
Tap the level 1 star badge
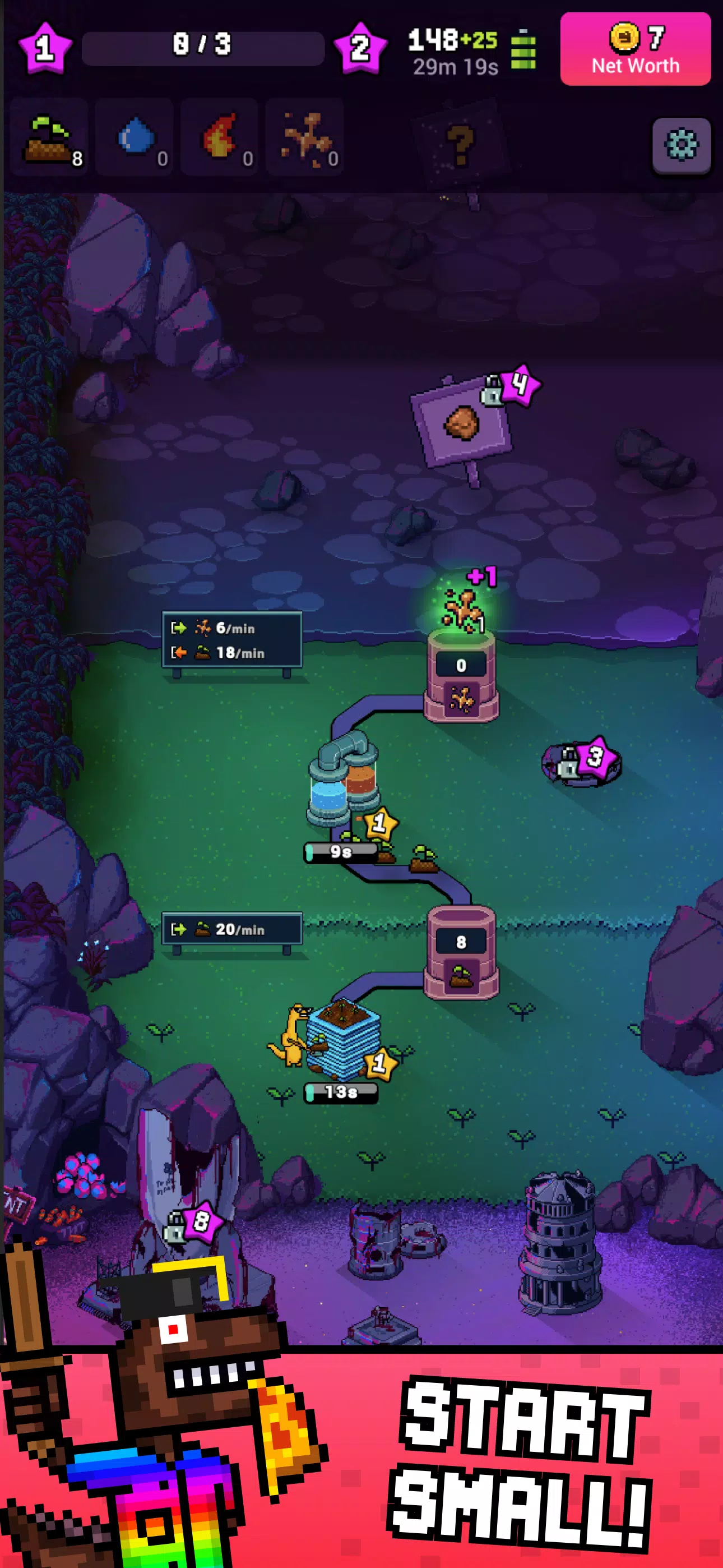coord(44,48)
